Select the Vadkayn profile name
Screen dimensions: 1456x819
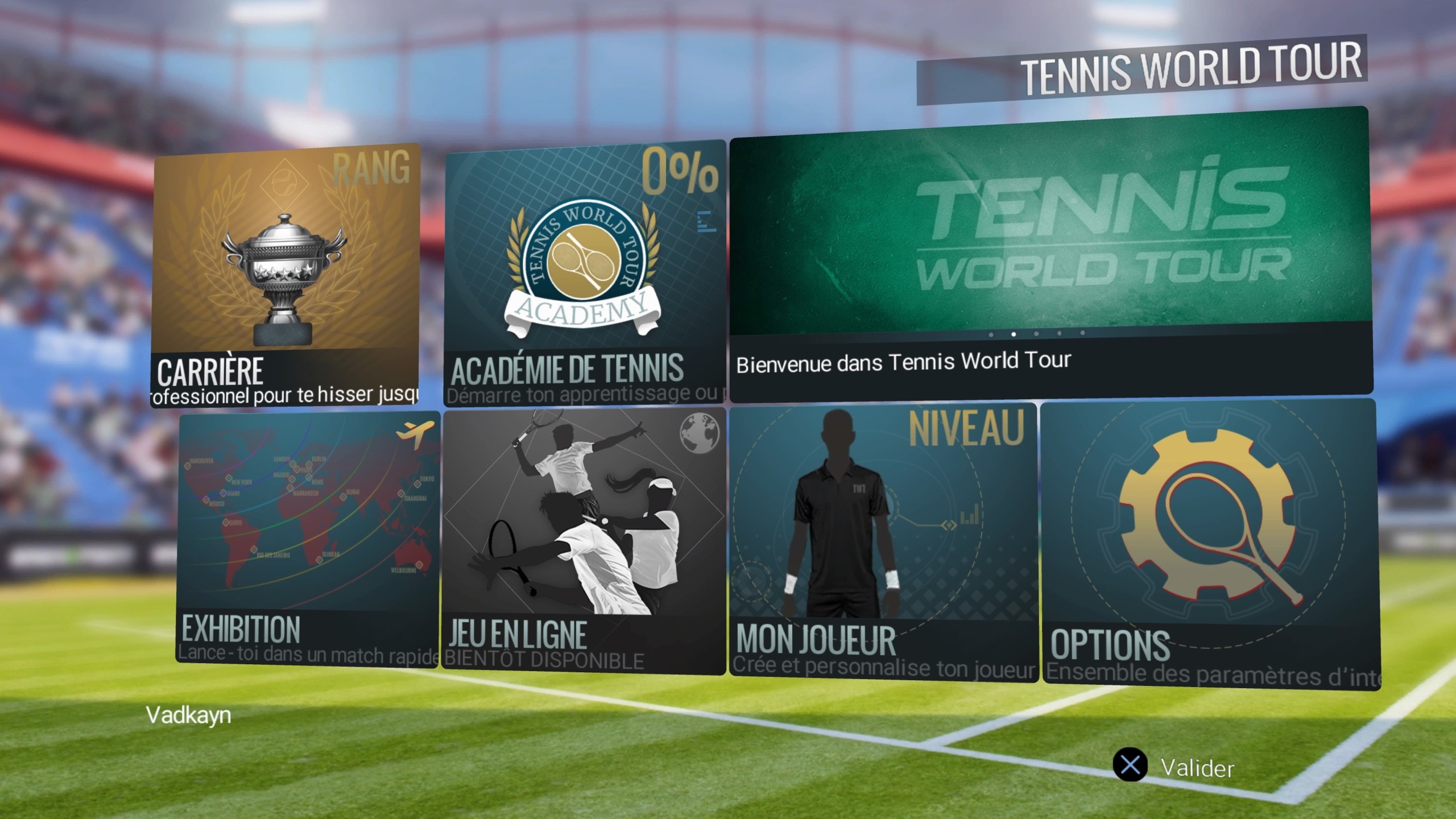[x=188, y=715]
